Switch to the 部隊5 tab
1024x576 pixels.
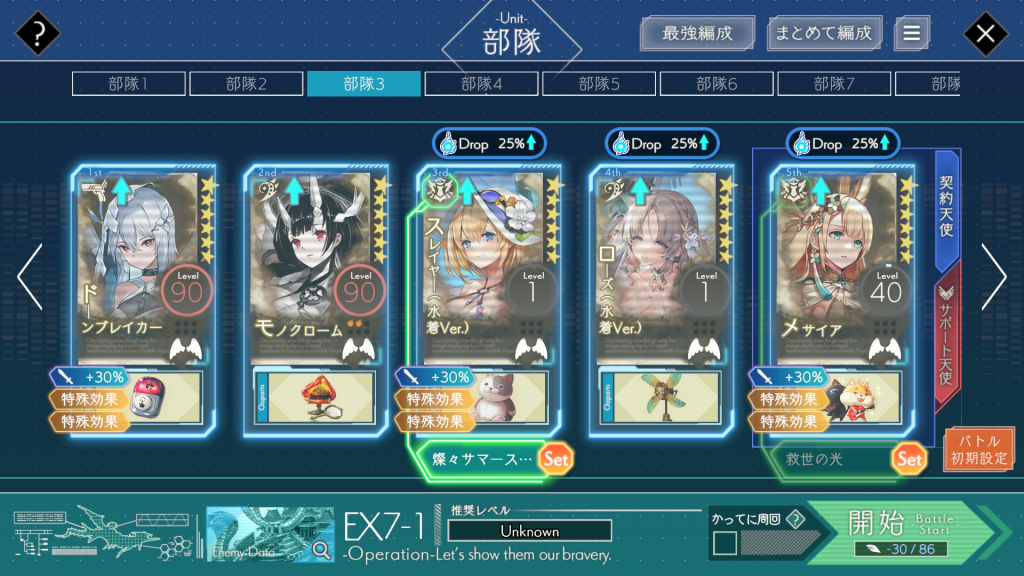pos(599,84)
